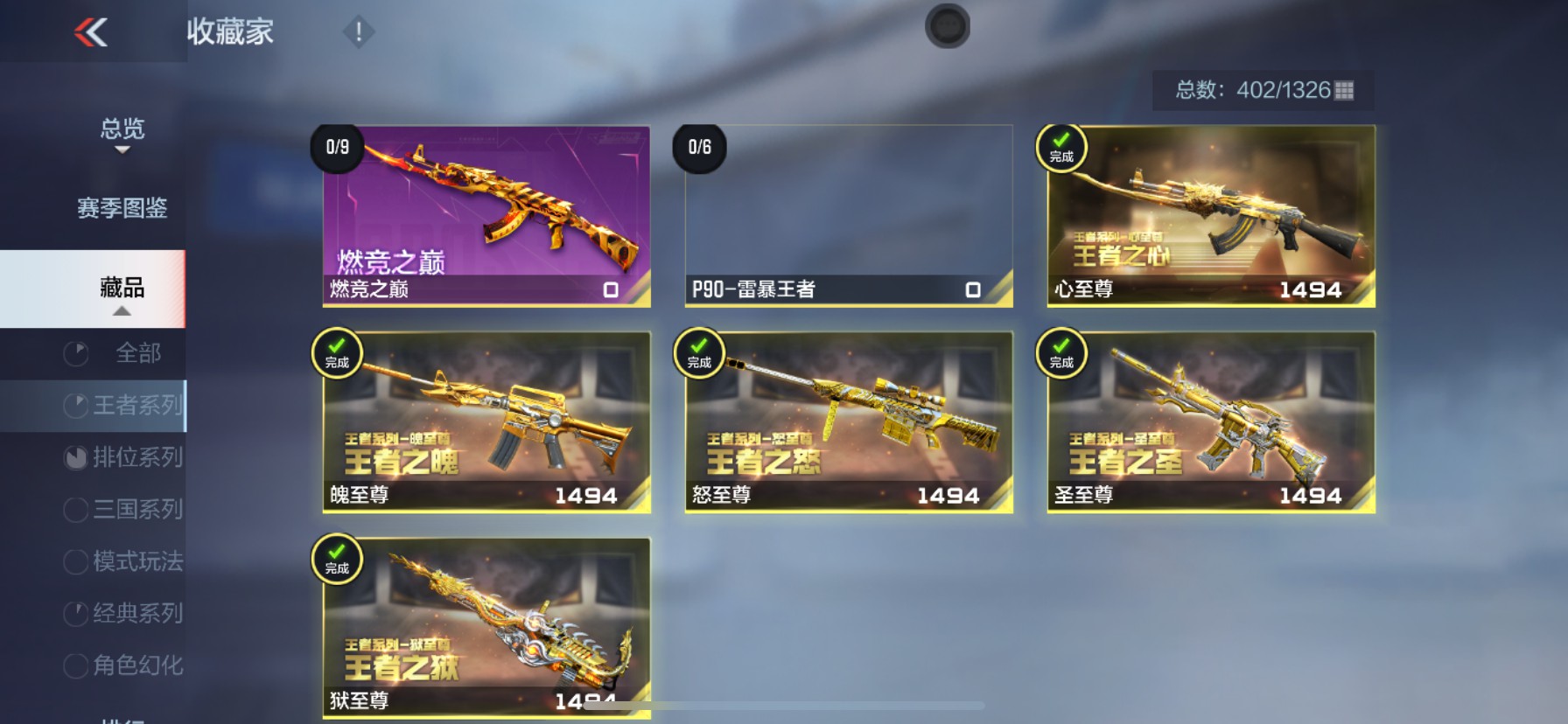Click the progress pie icon beside 排位系列
This screenshot has height=724, width=1568.
pyautogui.click(x=75, y=457)
